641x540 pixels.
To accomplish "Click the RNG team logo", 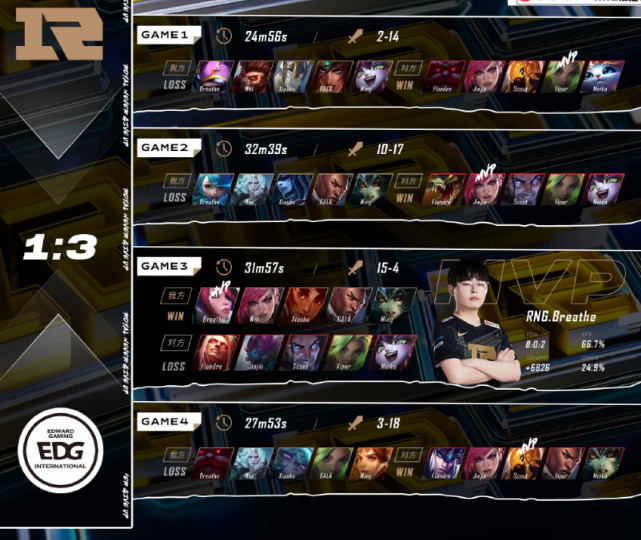I will (x=60, y=35).
